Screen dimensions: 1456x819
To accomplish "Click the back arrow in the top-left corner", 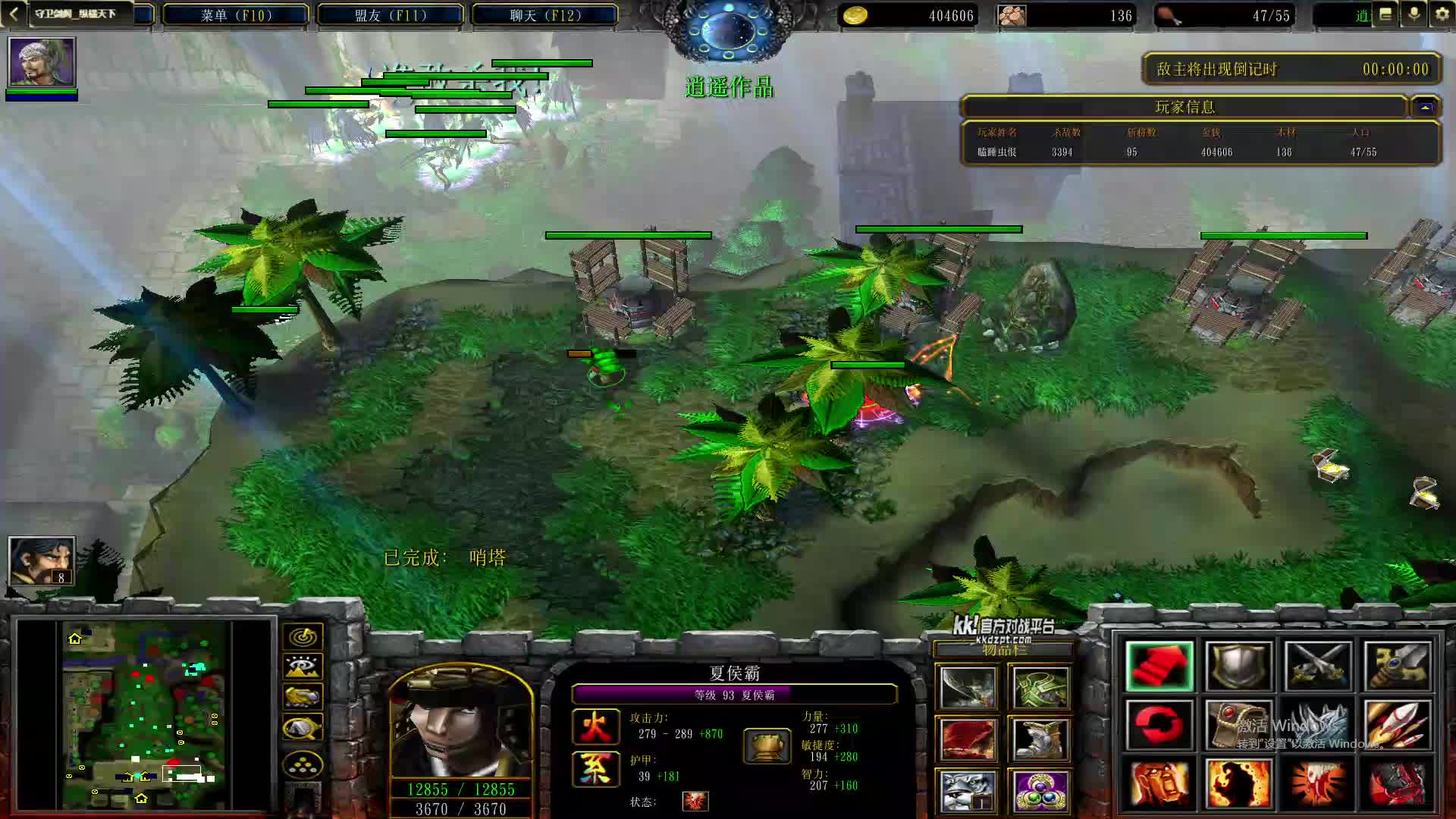I will click(14, 14).
